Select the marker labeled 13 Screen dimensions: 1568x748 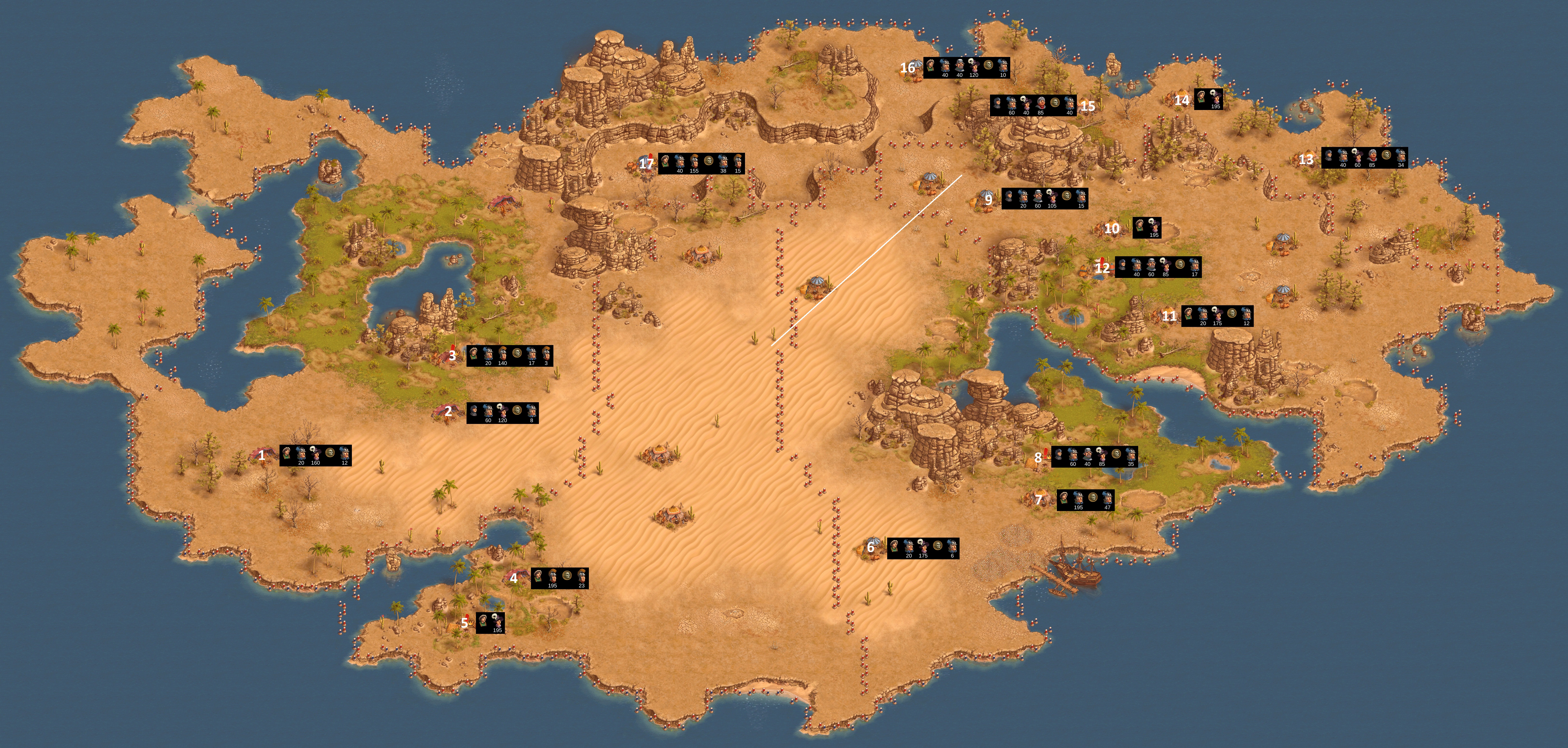(1306, 159)
